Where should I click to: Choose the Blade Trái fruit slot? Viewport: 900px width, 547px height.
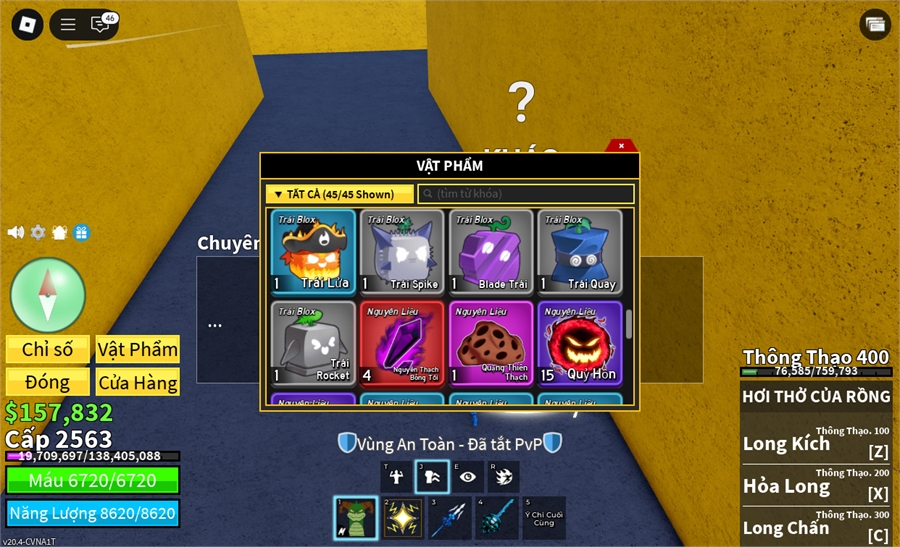click(491, 252)
